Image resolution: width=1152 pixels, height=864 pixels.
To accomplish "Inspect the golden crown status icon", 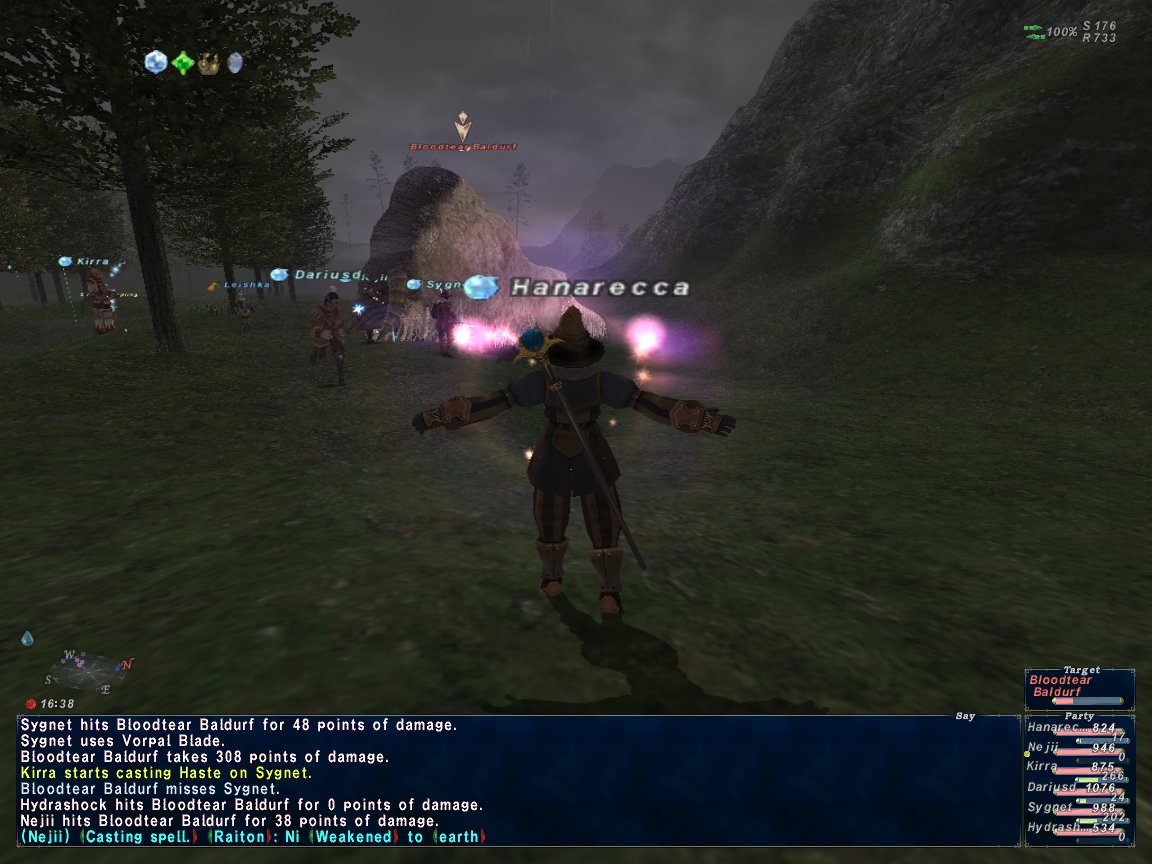I will click(209, 63).
